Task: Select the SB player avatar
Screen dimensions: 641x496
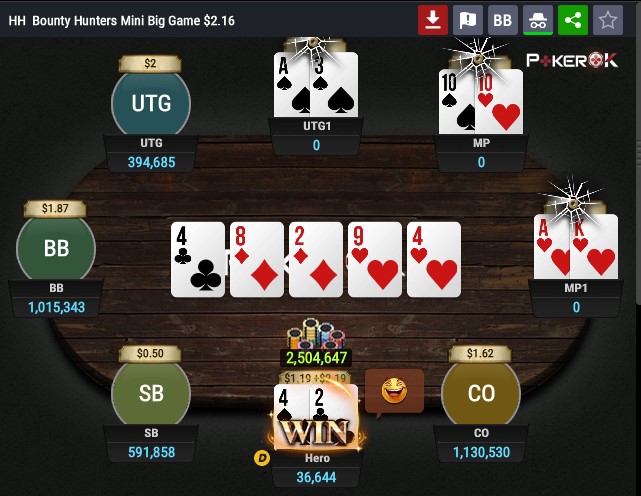Action: coord(151,393)
